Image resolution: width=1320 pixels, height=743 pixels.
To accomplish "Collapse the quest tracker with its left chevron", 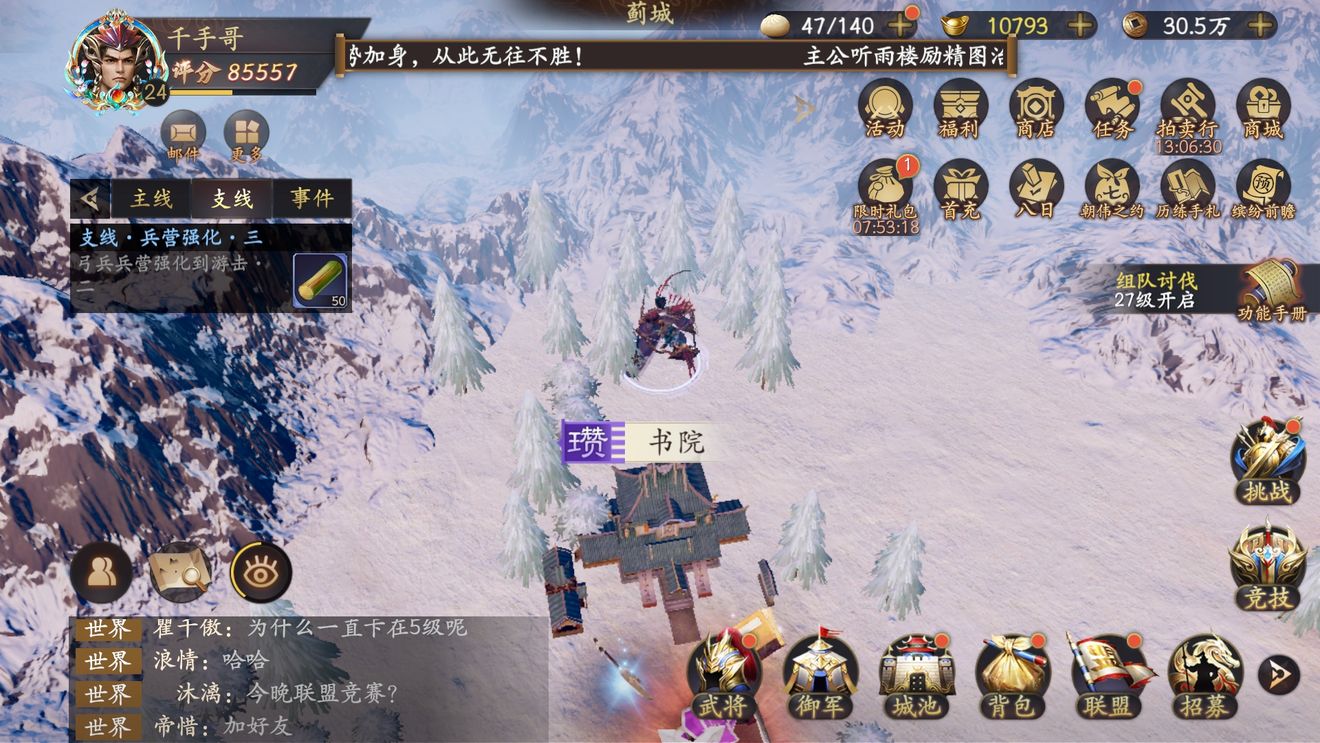I will (90, 197).
